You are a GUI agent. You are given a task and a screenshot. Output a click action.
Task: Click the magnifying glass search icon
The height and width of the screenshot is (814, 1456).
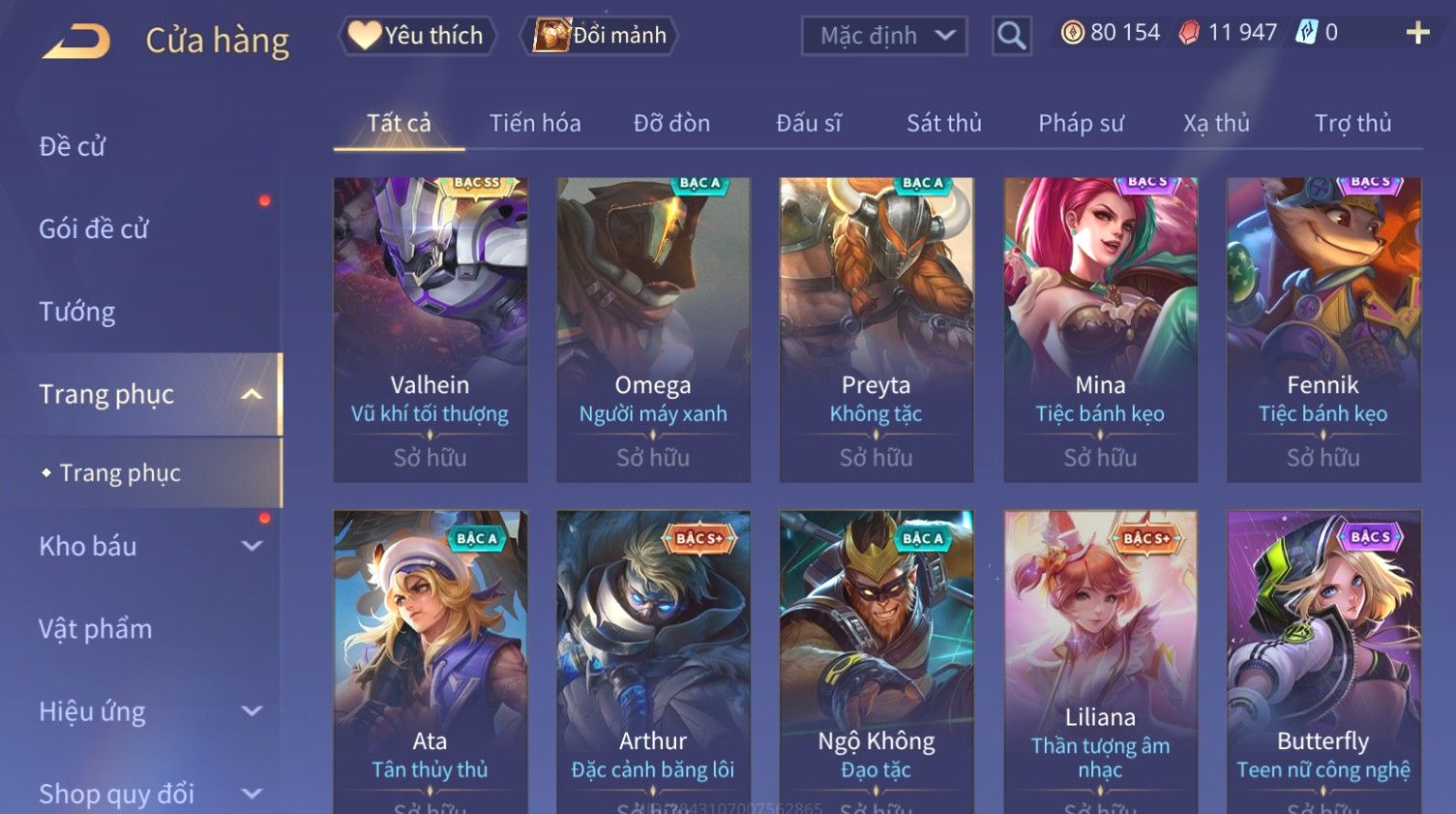(1011, 37)
